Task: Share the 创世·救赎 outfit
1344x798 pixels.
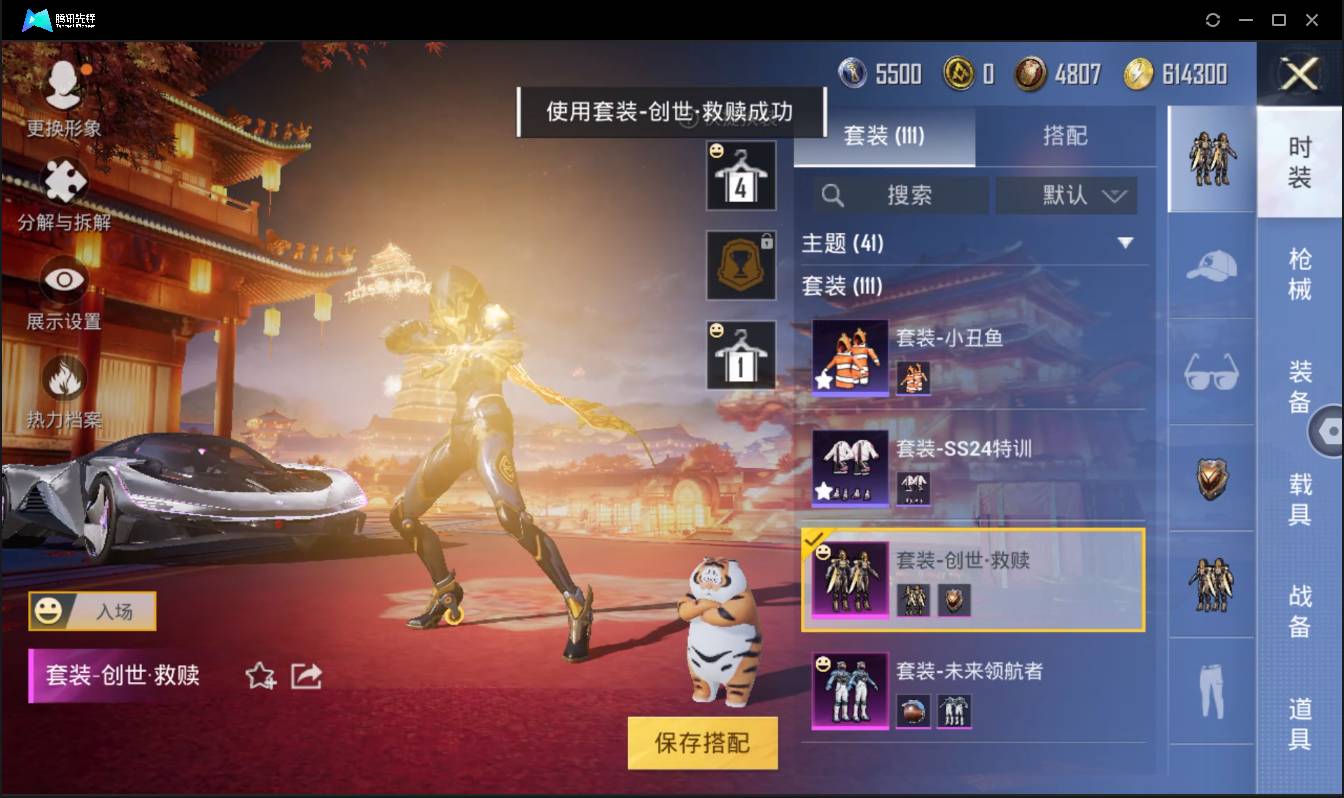Action: [307, 676]
